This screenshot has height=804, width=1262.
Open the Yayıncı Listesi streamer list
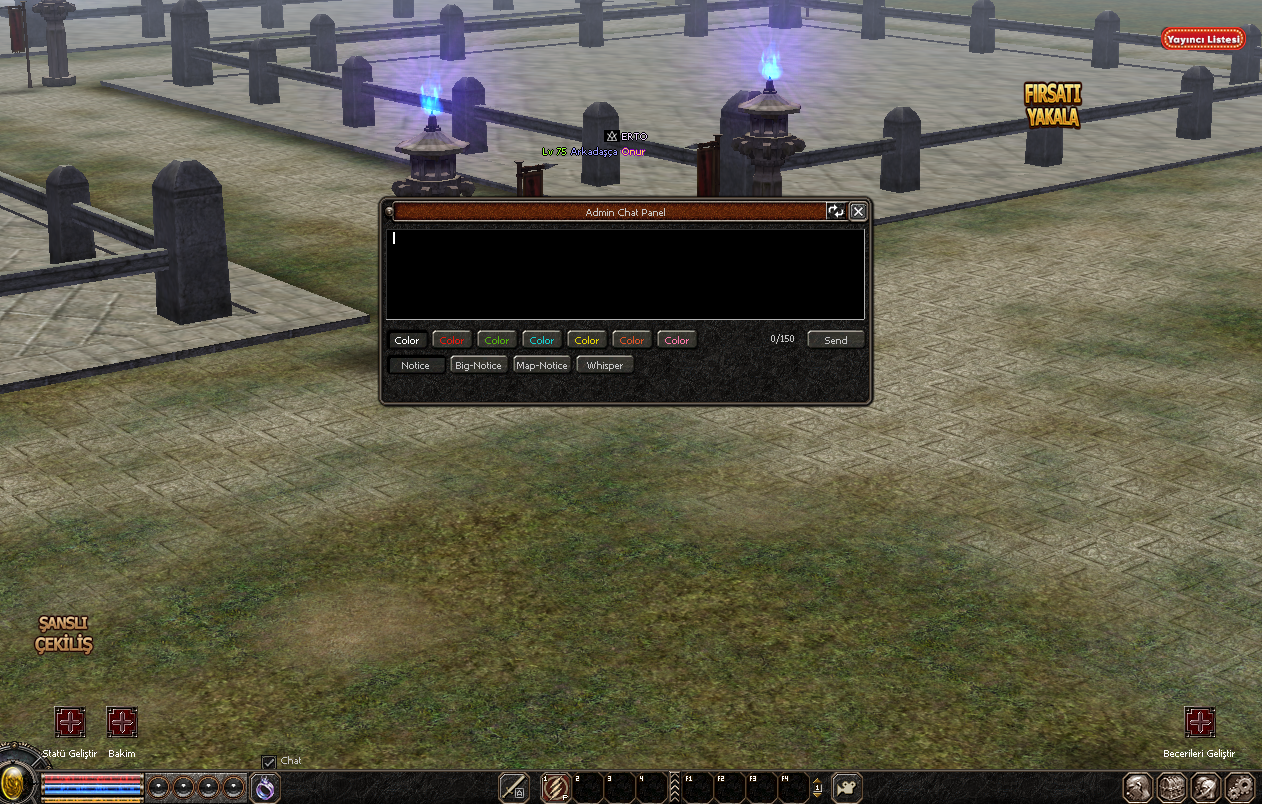pos(1203,39)
